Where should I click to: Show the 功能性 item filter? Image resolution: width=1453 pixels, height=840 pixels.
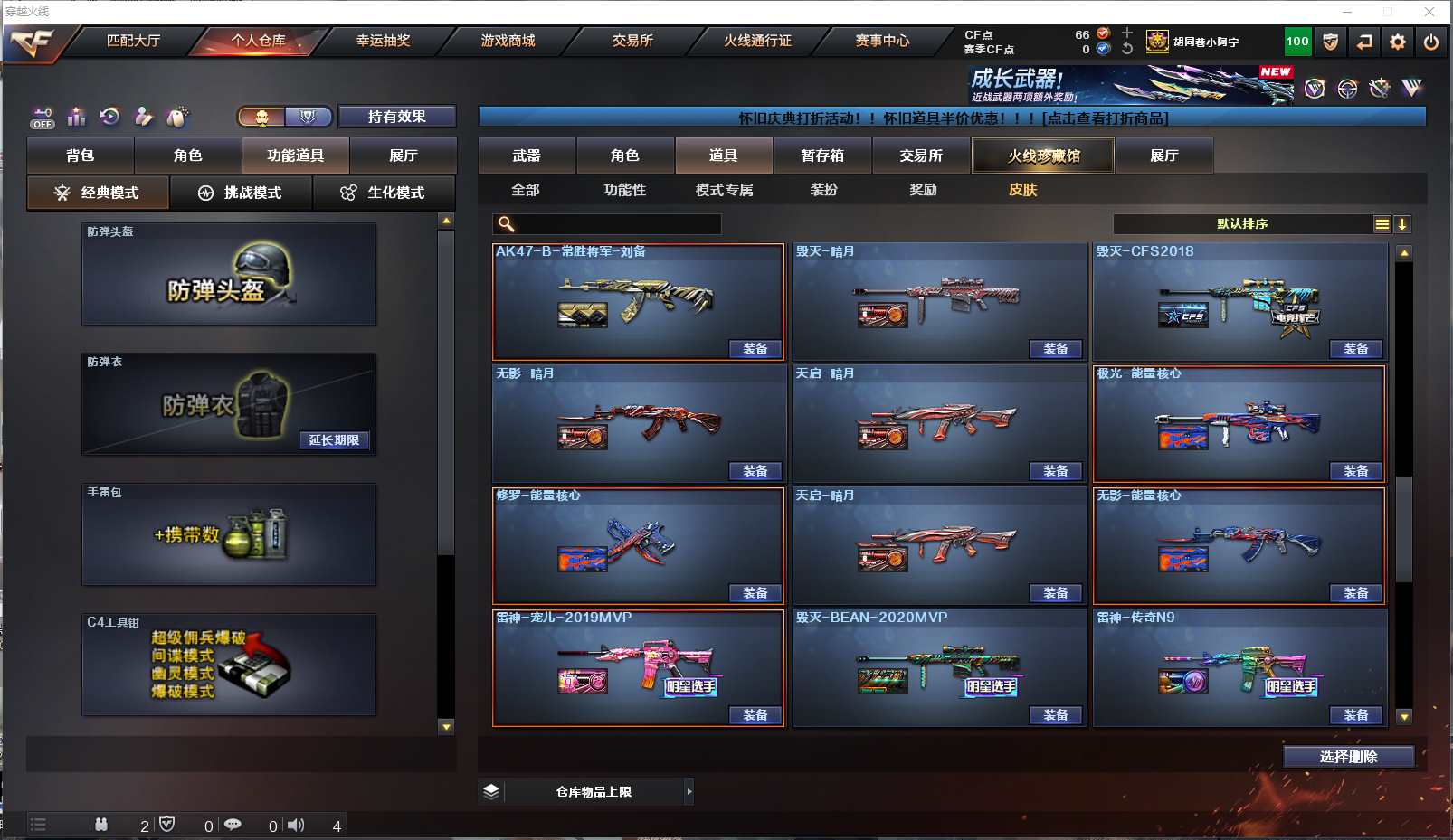[624, 190]
